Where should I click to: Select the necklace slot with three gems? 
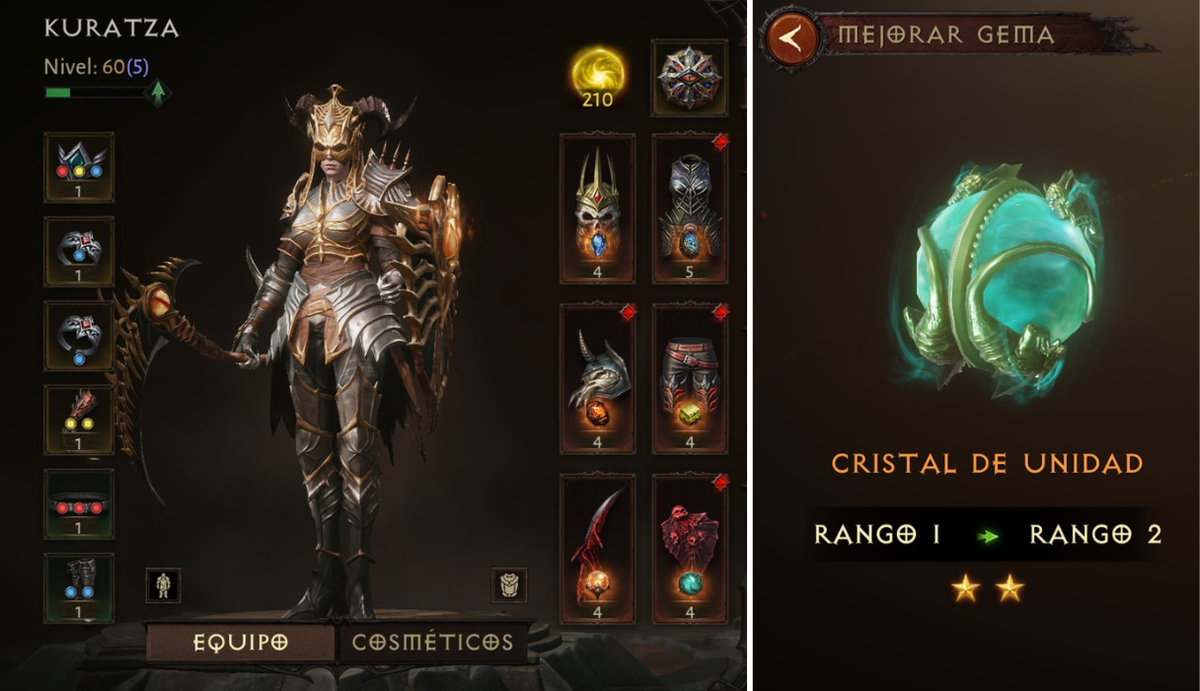[79, 167]
